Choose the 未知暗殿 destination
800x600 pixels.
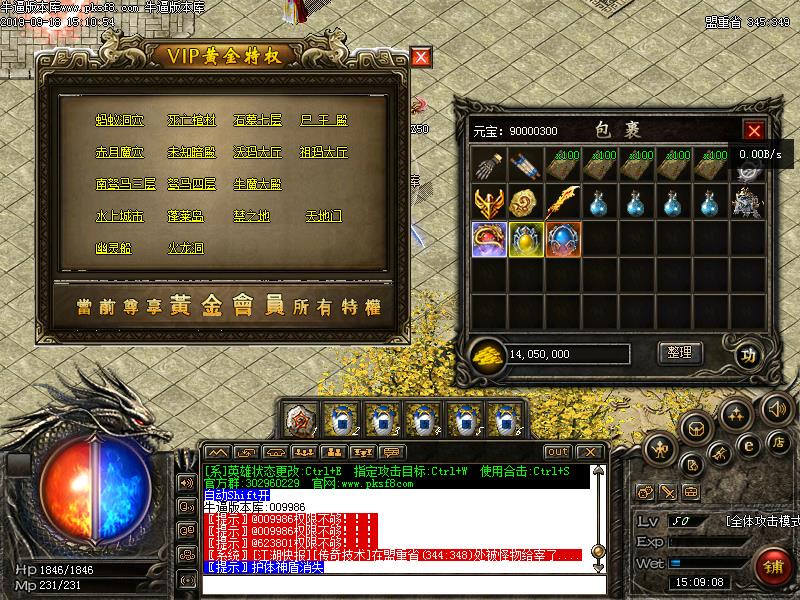[191, 153]
